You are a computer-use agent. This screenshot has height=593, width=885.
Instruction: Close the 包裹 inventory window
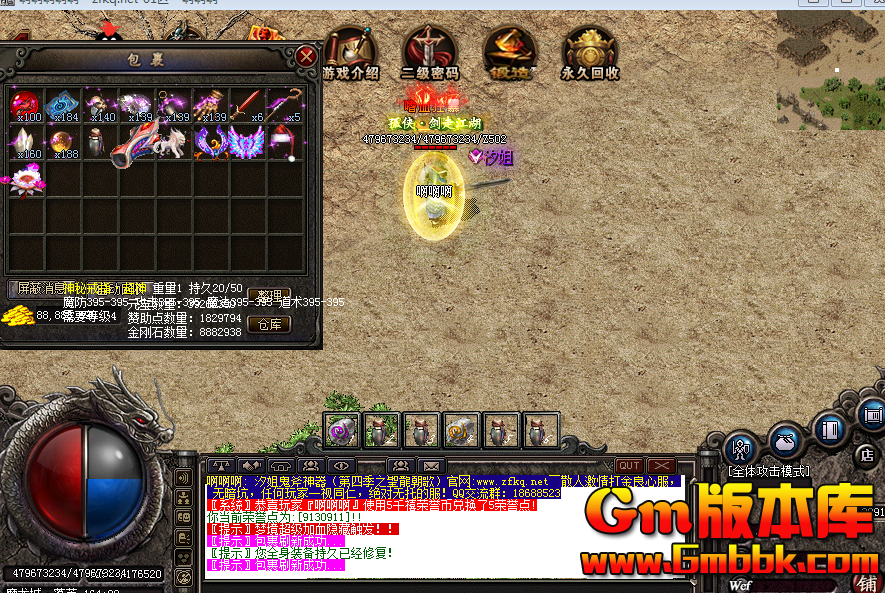coord(306,57)
